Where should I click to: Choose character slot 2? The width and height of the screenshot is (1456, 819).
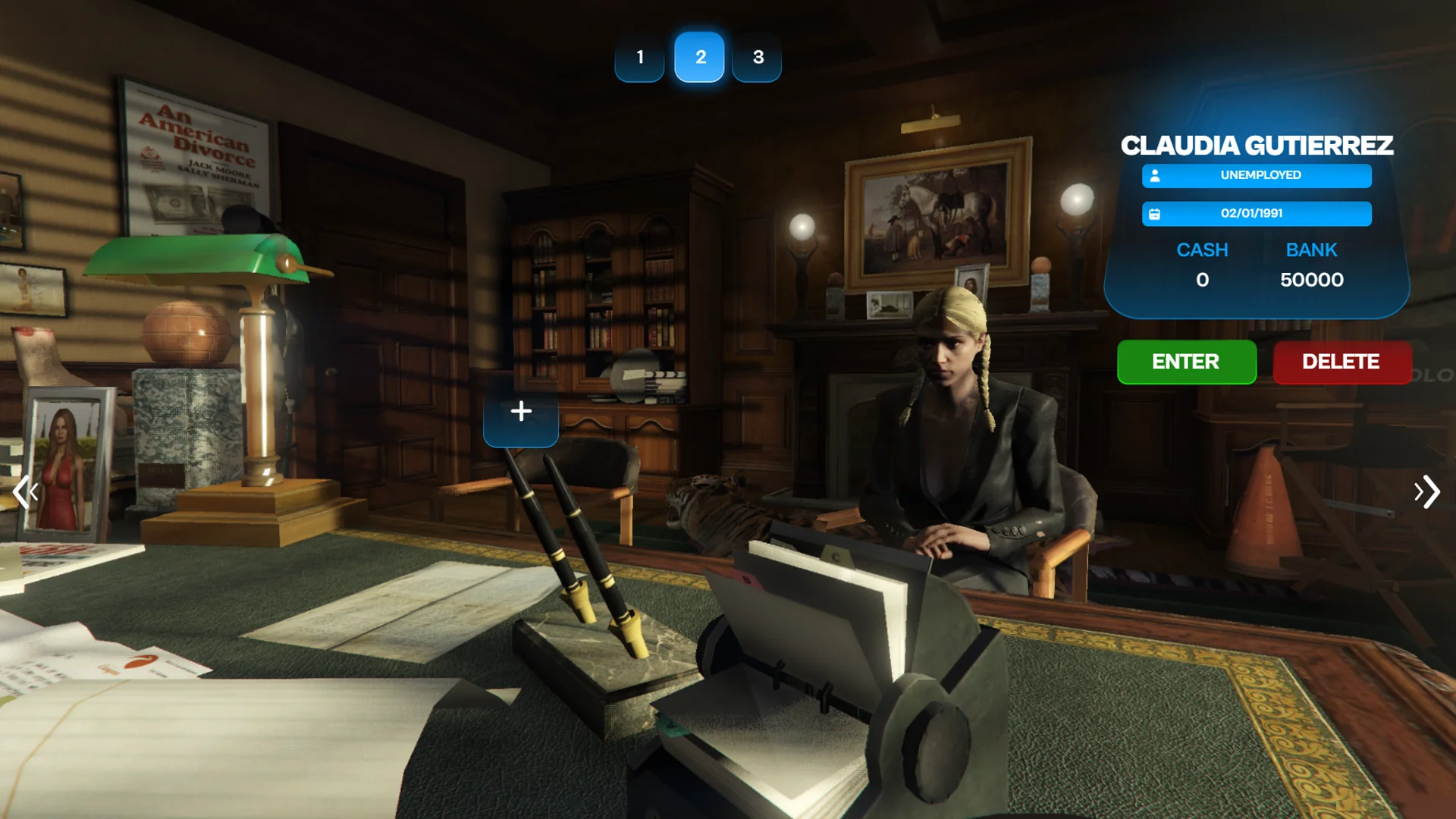pos(700,57)
